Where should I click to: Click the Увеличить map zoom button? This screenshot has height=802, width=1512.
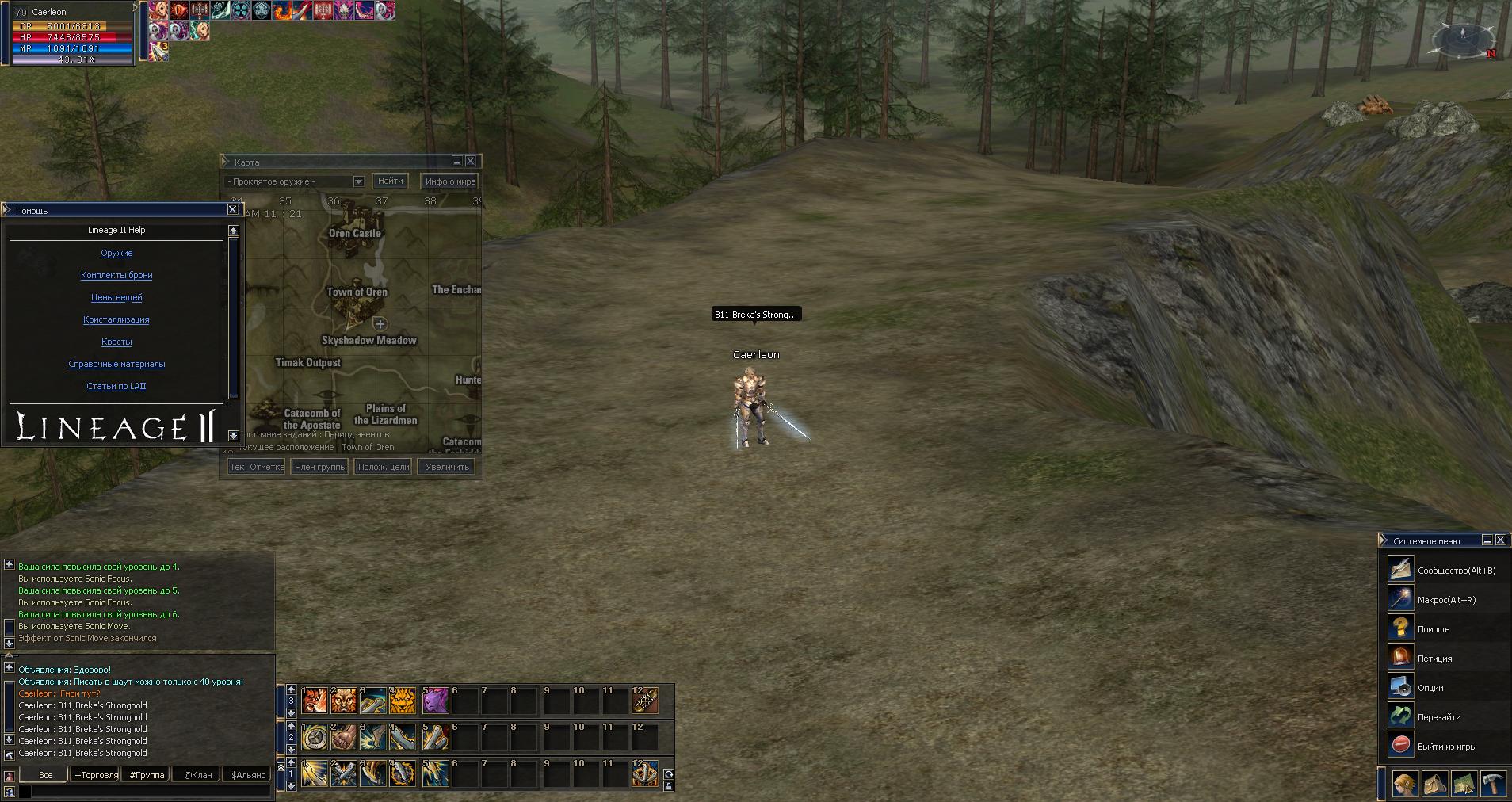[447, 467]
